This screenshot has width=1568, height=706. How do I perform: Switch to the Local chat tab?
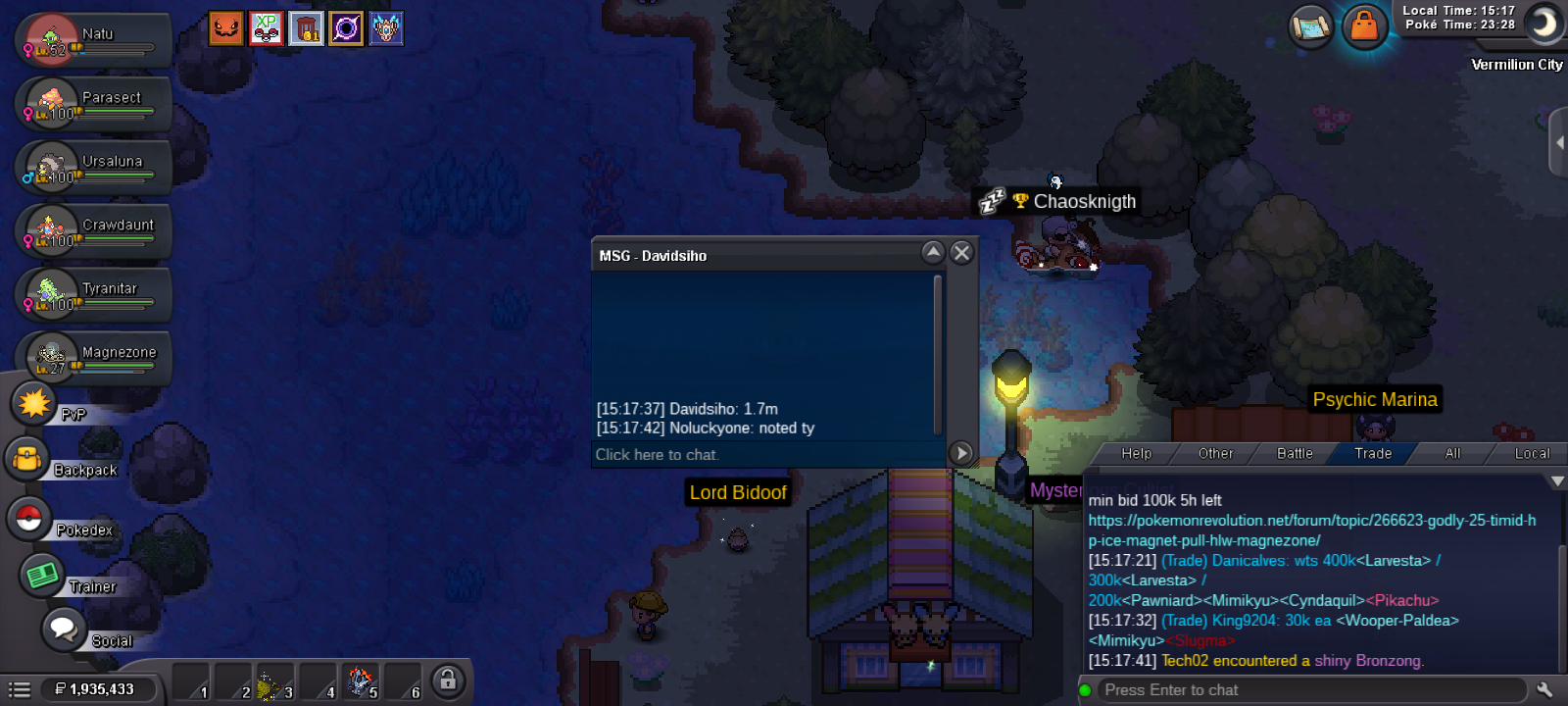click(x=1532, y=453)
